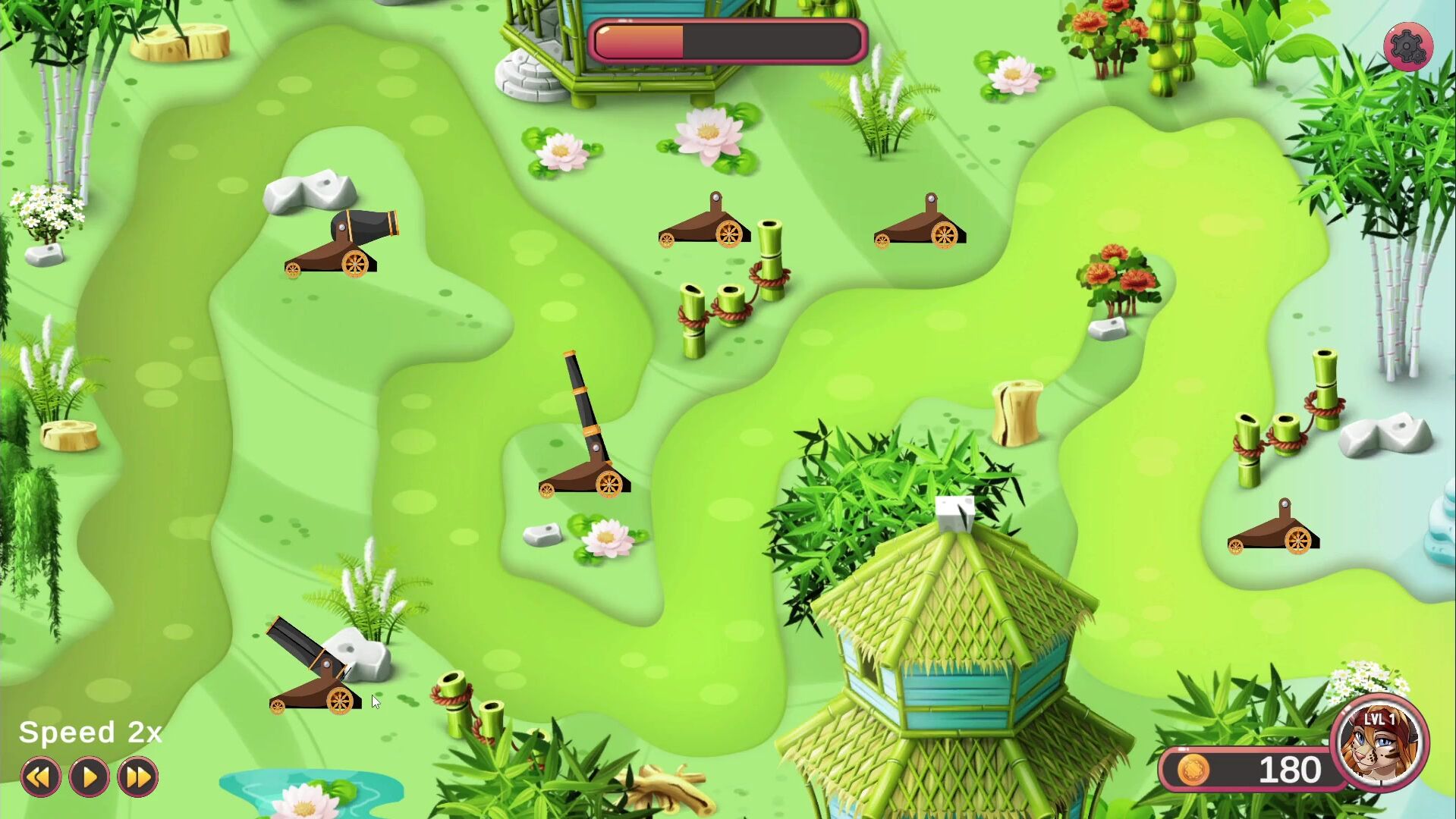
Task: Click the single-arrow play button
Action: coord(89,777)
